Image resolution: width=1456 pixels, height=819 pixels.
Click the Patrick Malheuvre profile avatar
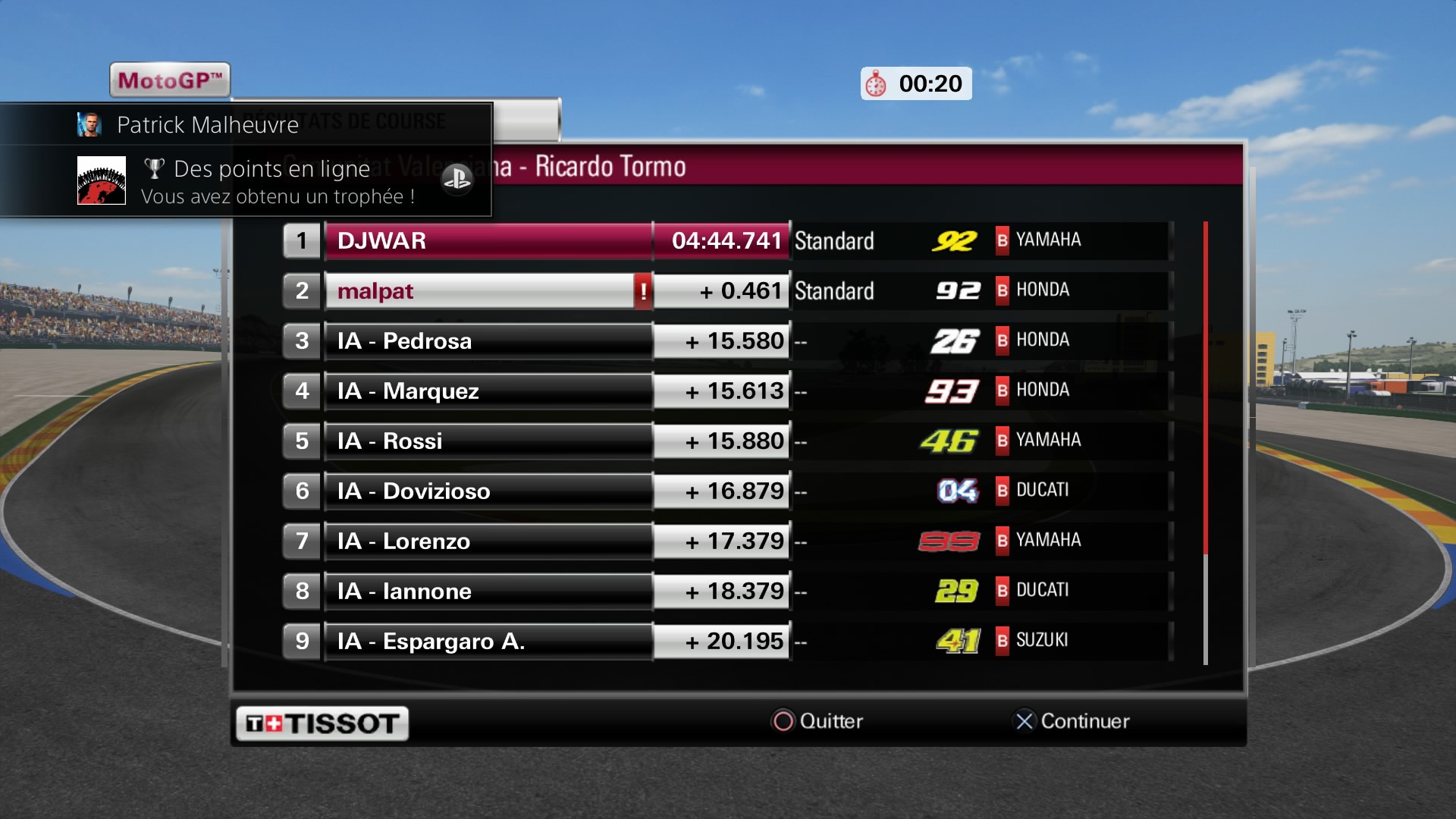(x=89, y=124)
